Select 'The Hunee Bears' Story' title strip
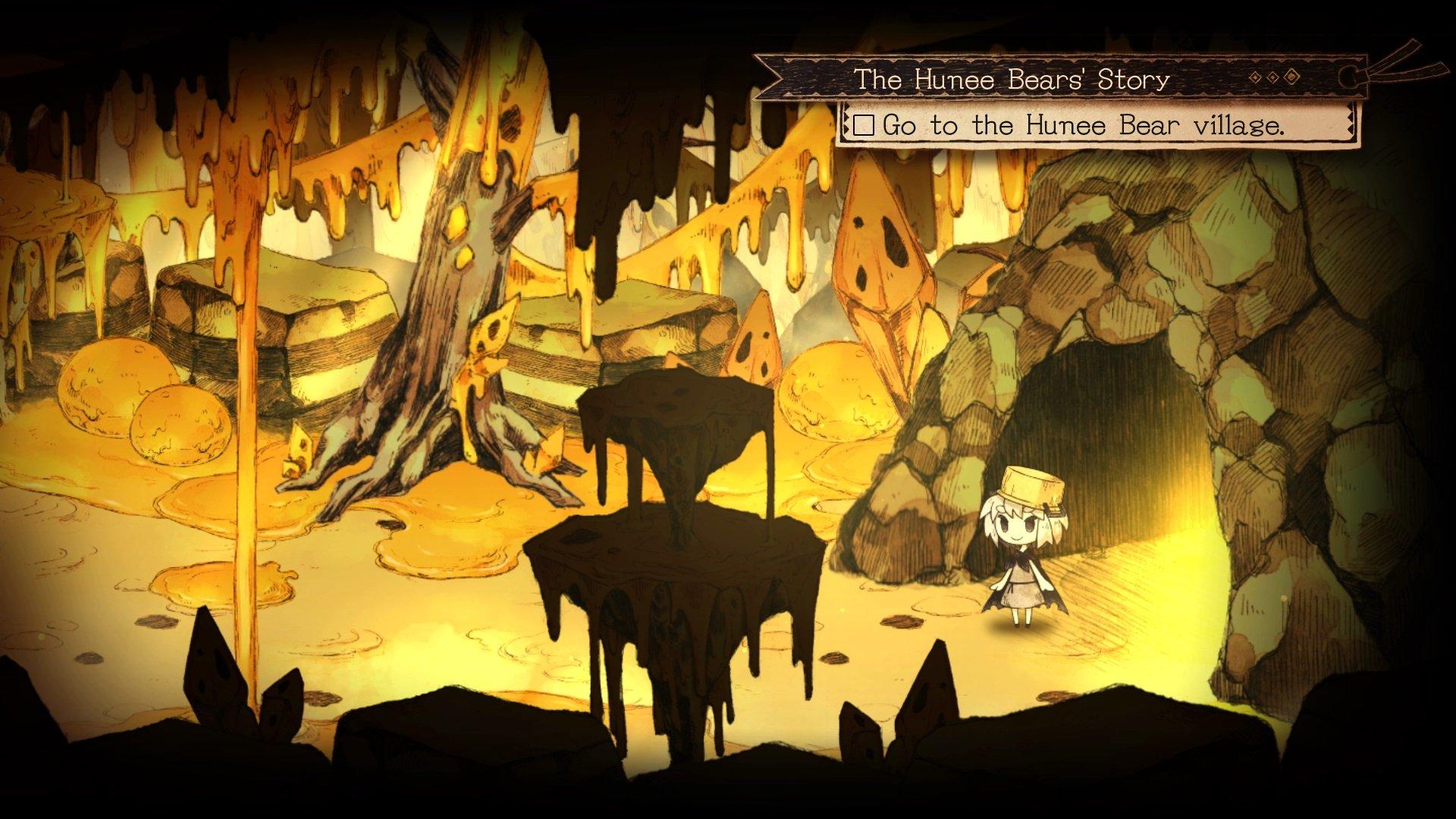 coord(1012,76)
